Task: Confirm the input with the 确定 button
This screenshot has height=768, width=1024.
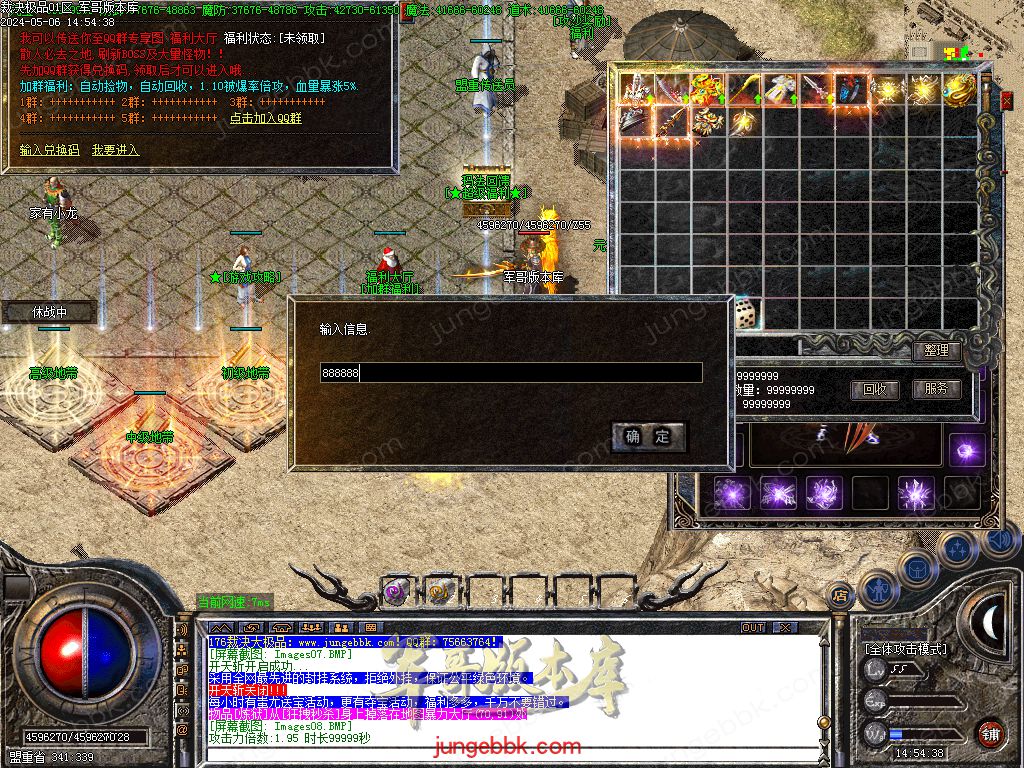Action: [x=648, y=437]
